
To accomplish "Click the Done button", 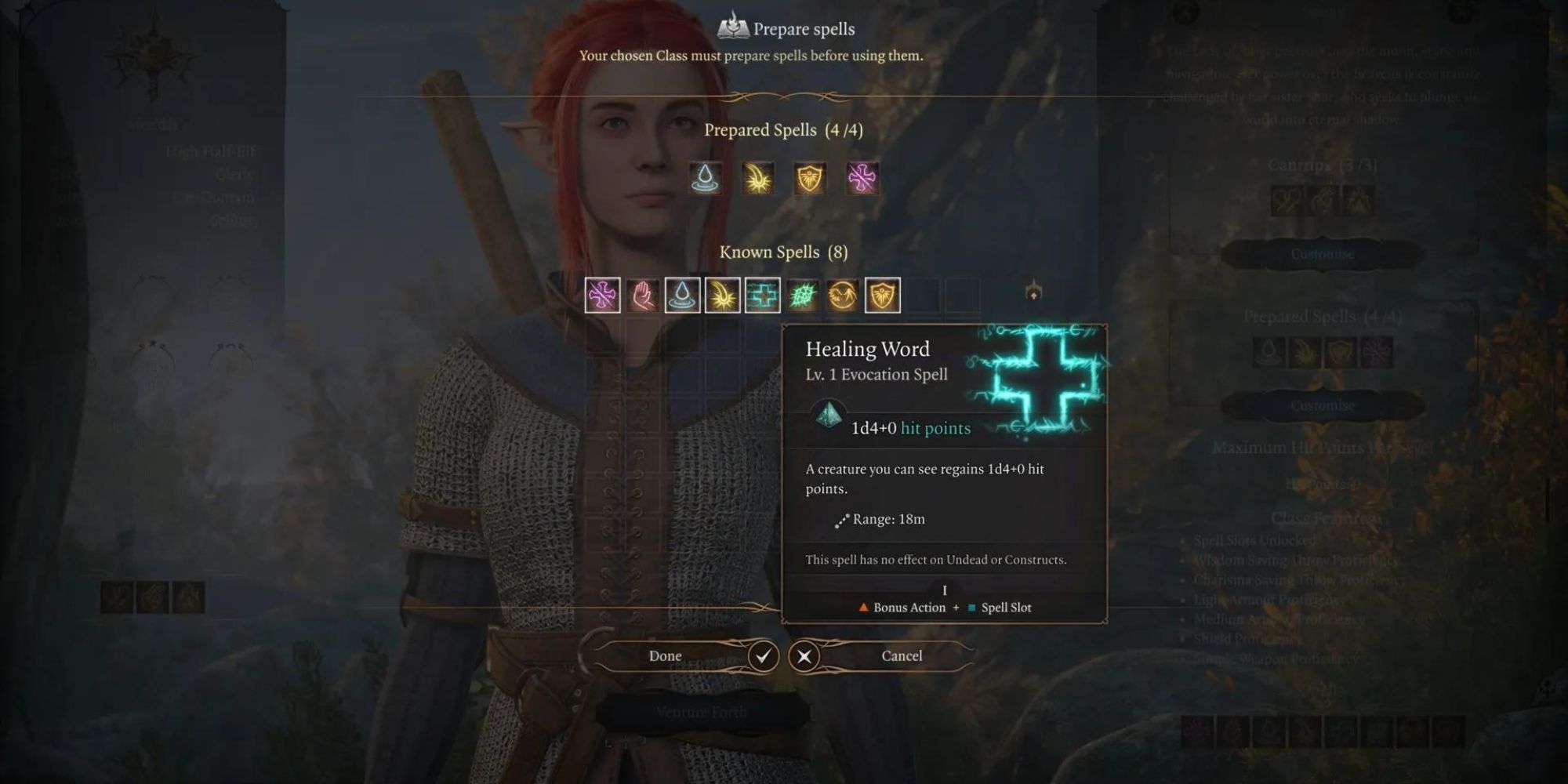I will click(x=666, y=655).
